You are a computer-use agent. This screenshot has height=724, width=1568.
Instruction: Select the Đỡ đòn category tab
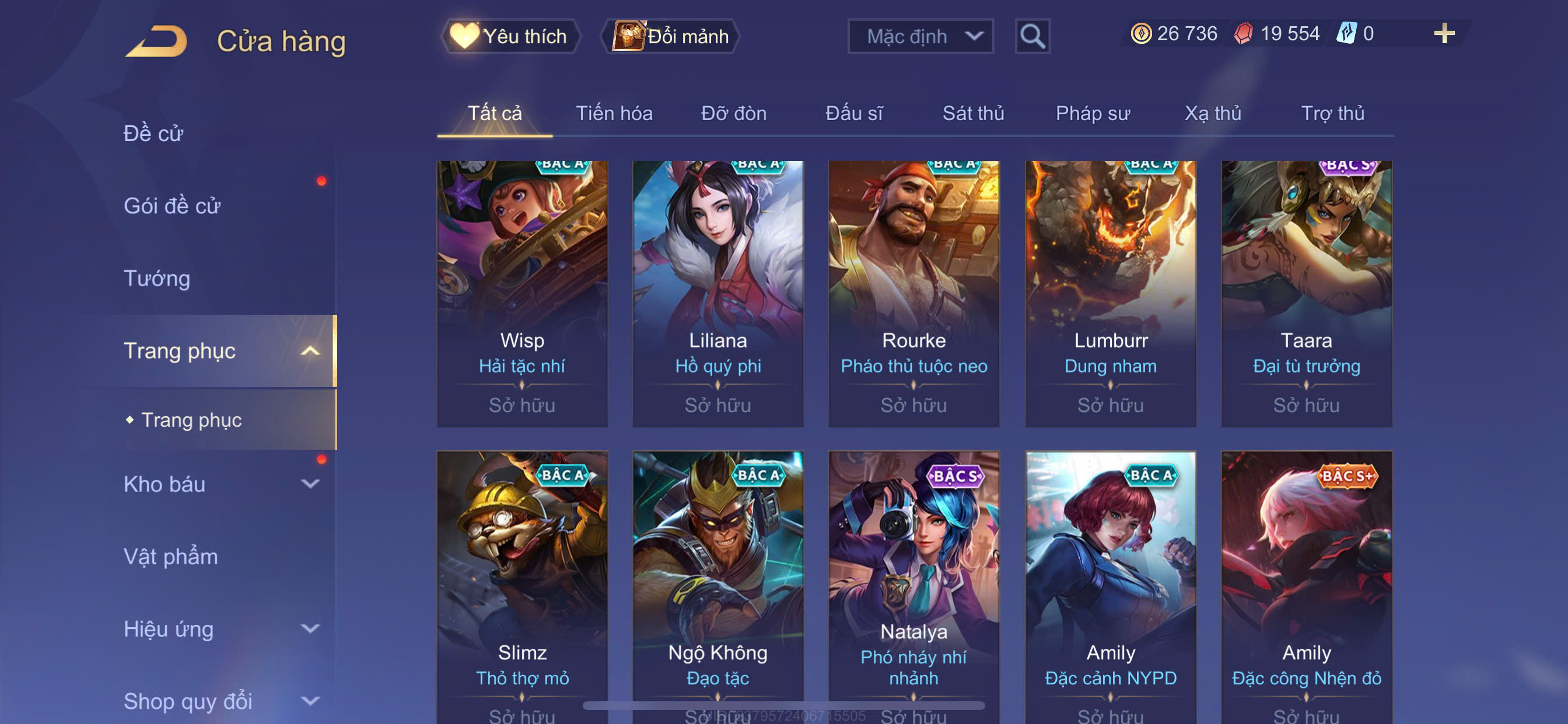733,114
